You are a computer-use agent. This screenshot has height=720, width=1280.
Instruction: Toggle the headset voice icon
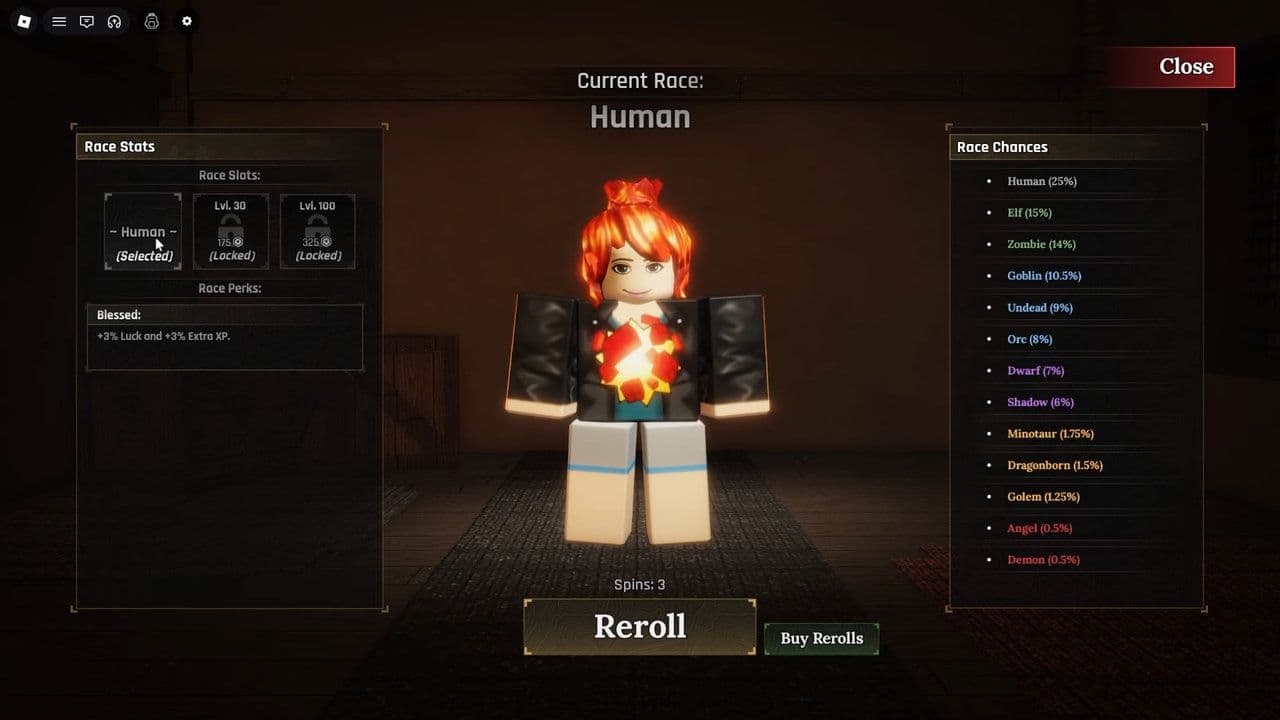tap(114, 21)
